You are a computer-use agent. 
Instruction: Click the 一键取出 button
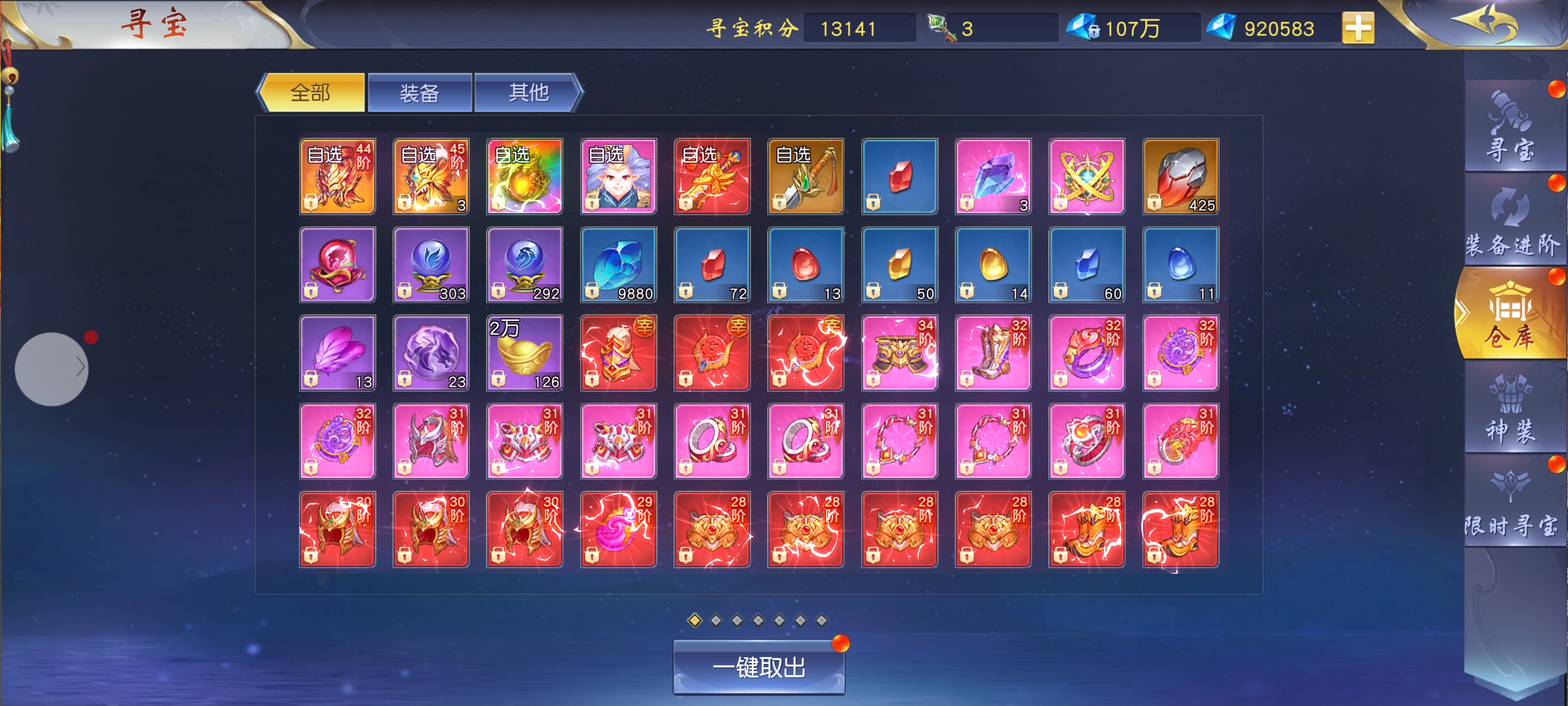point(758,668)
